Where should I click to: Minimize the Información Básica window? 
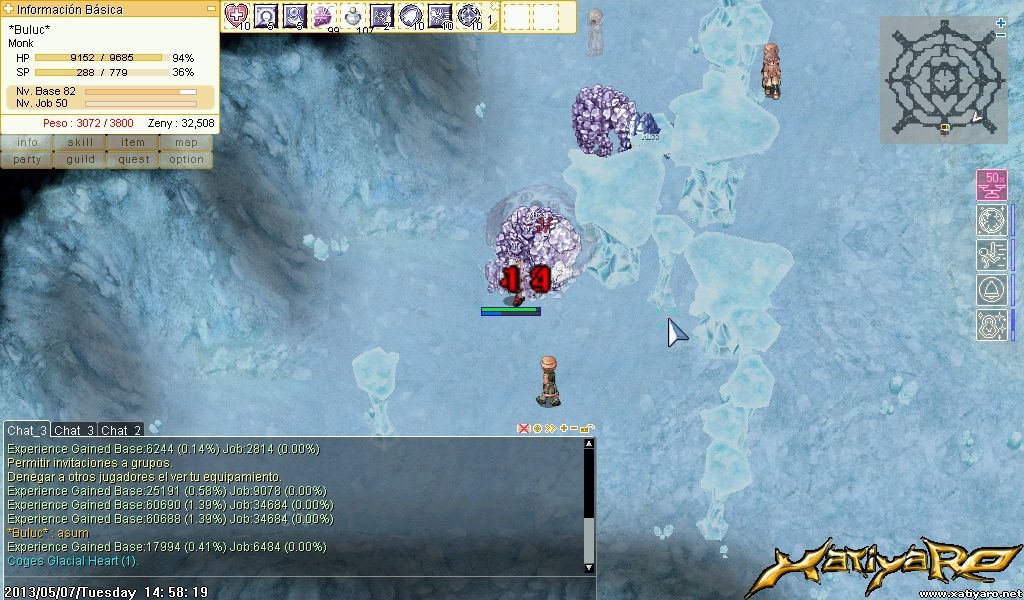211,8
